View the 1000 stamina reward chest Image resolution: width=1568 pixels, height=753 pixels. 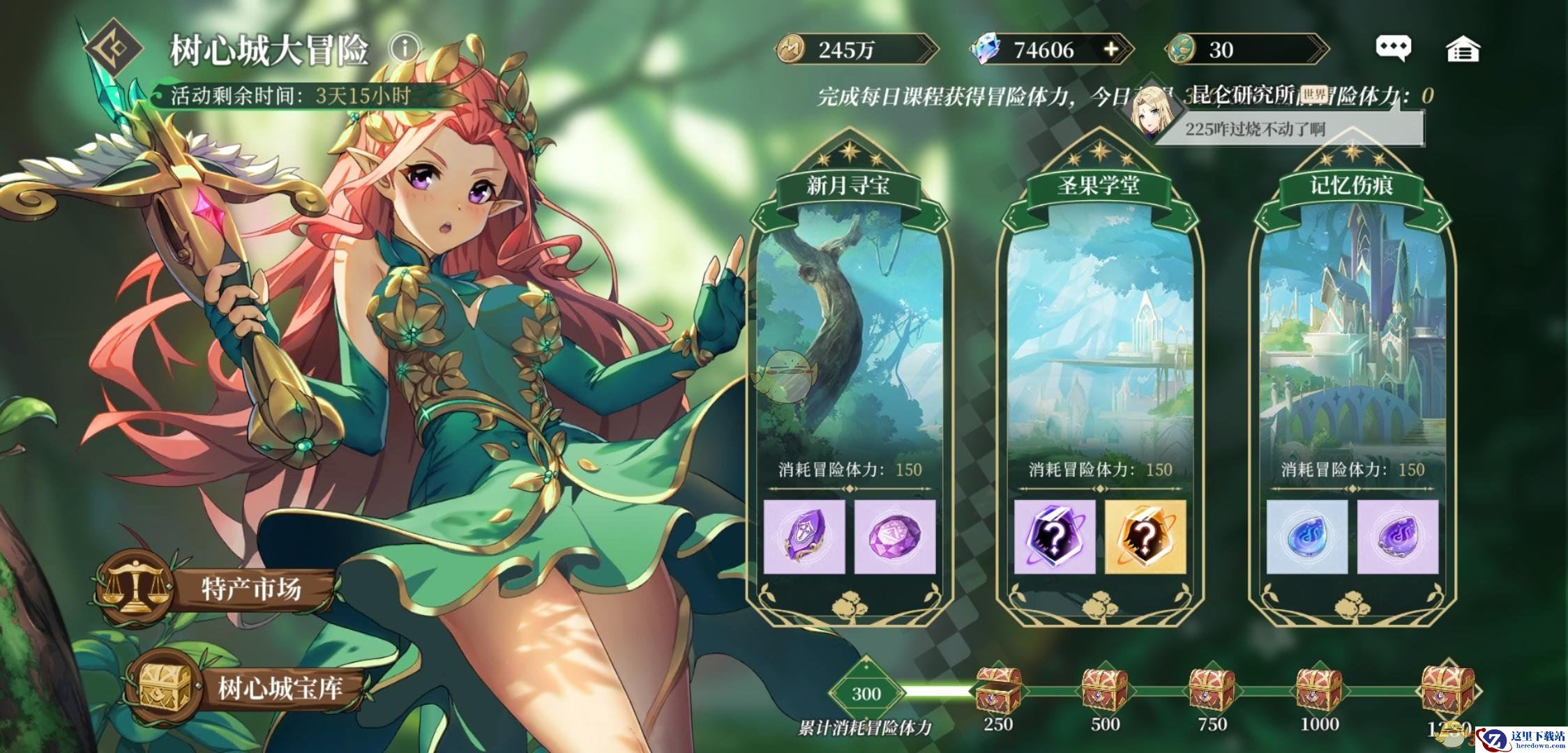coord(1319,689)
